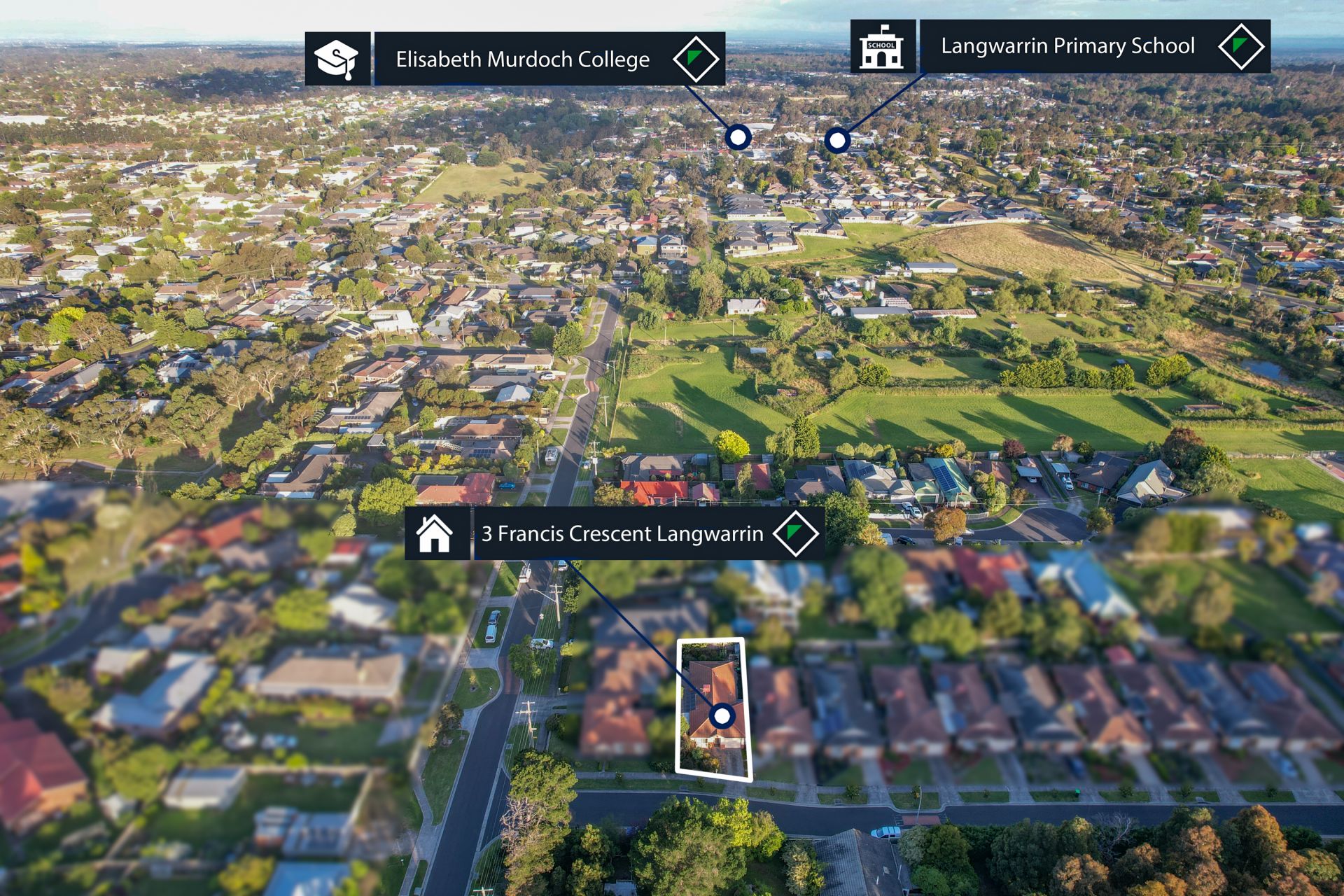Click the marker dot on the outlined property

pos(721,716)
